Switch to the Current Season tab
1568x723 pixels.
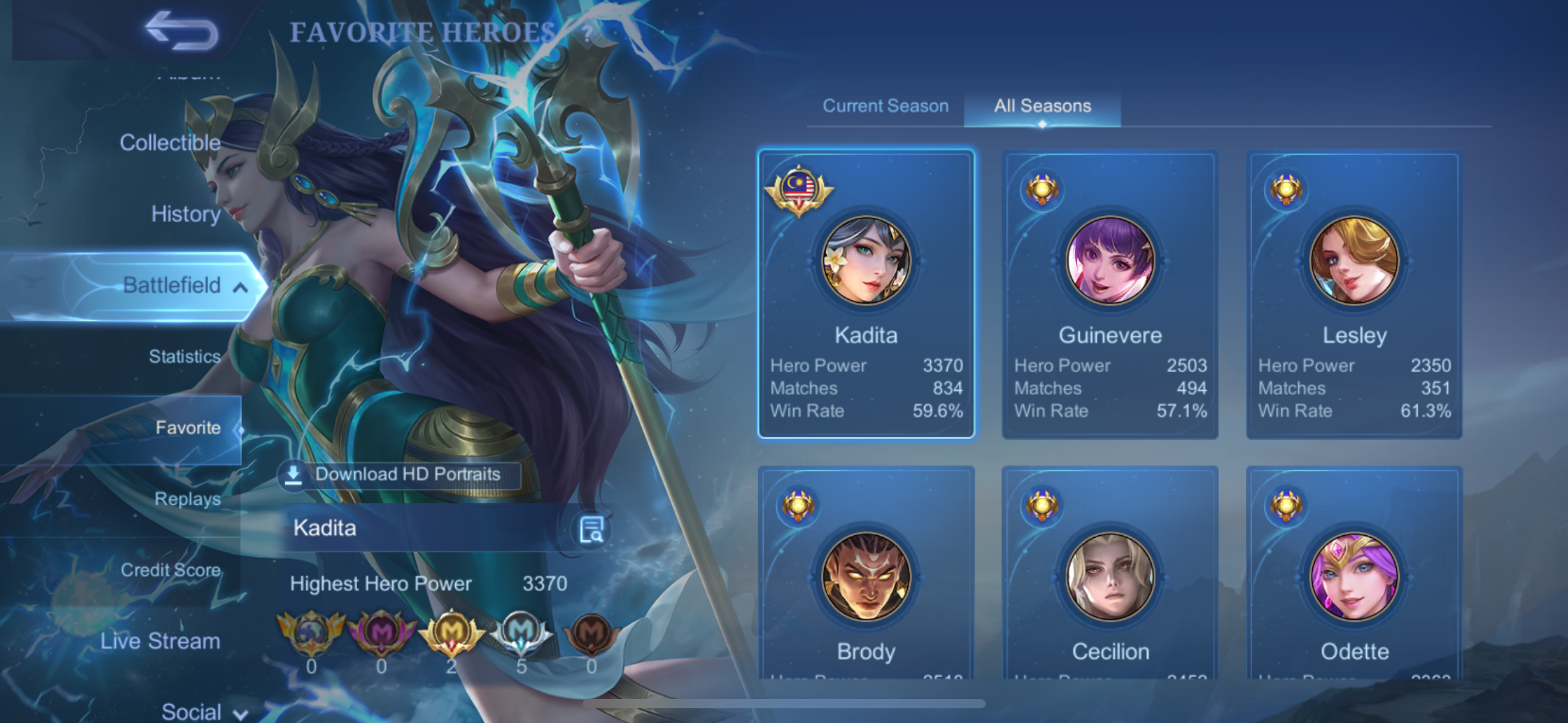pos(885,106)
